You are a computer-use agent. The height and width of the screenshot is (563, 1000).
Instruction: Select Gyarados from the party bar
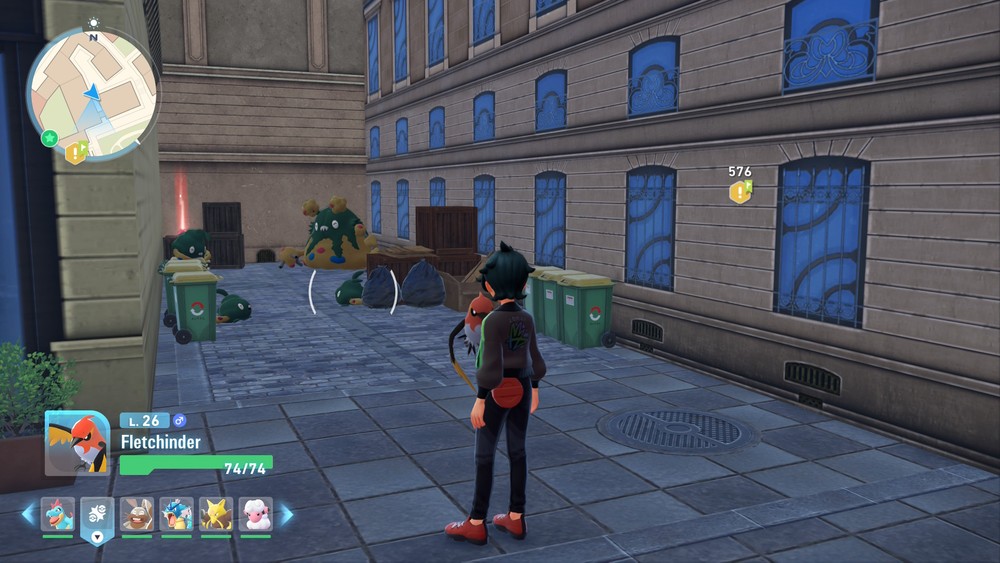[177, 514]
